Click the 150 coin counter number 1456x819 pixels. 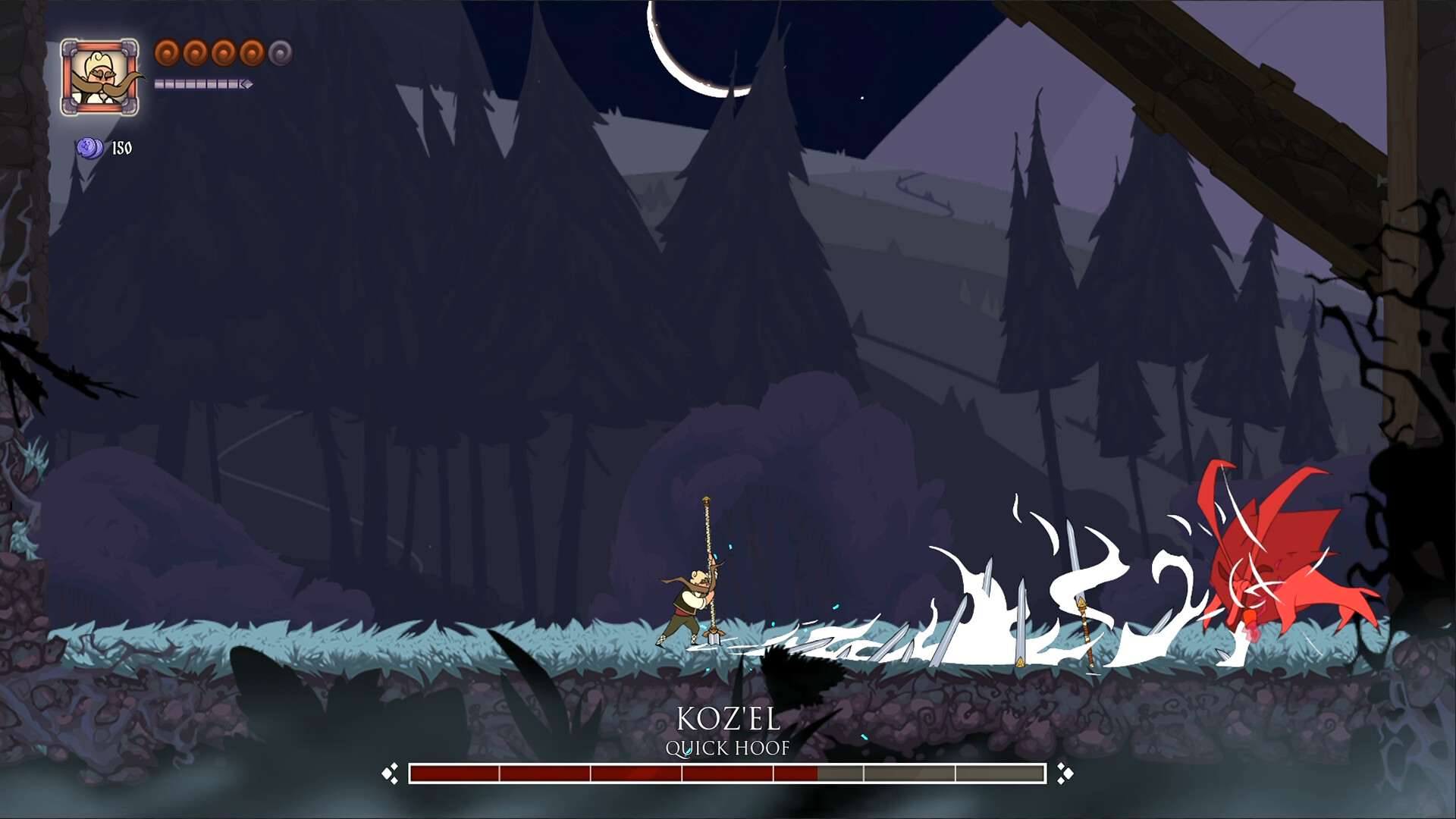(121, 149)
